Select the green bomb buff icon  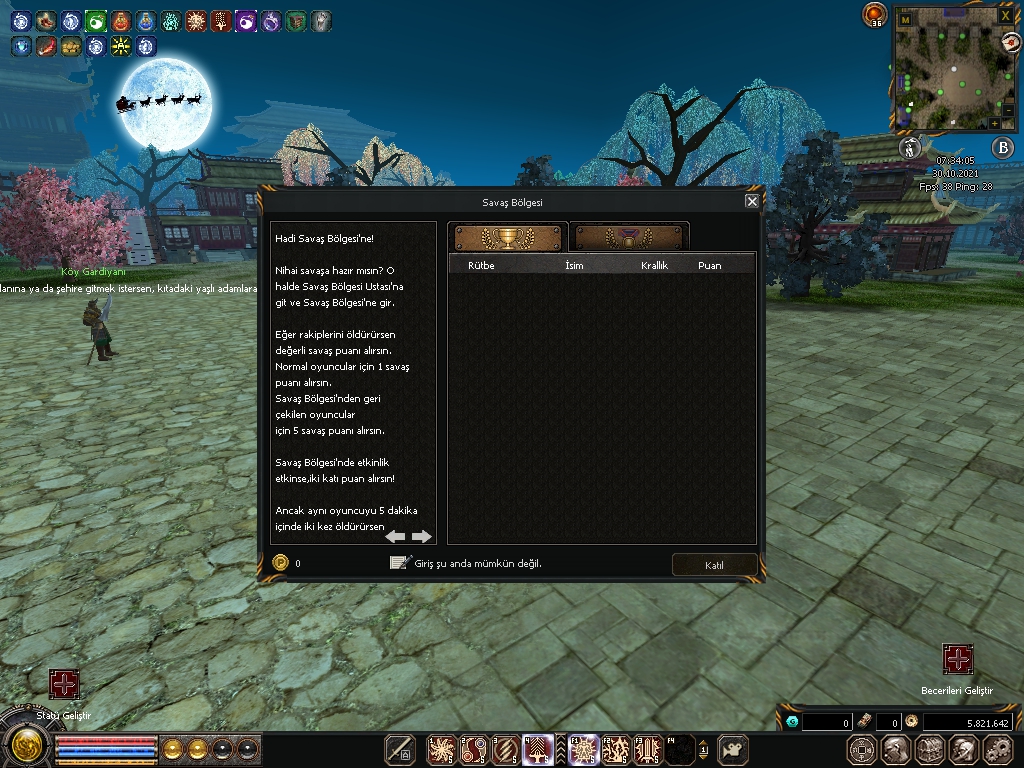point(96,20)
